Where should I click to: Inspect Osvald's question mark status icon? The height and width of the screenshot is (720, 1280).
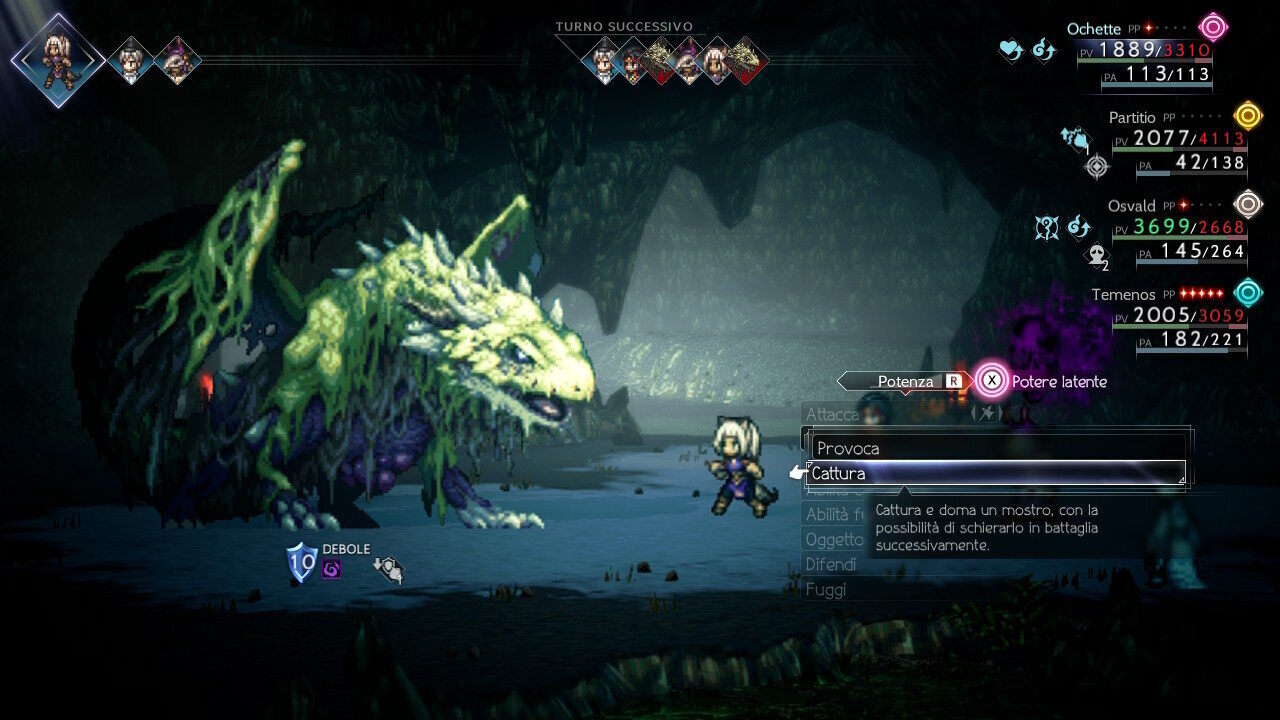(x=1046, y=228)
